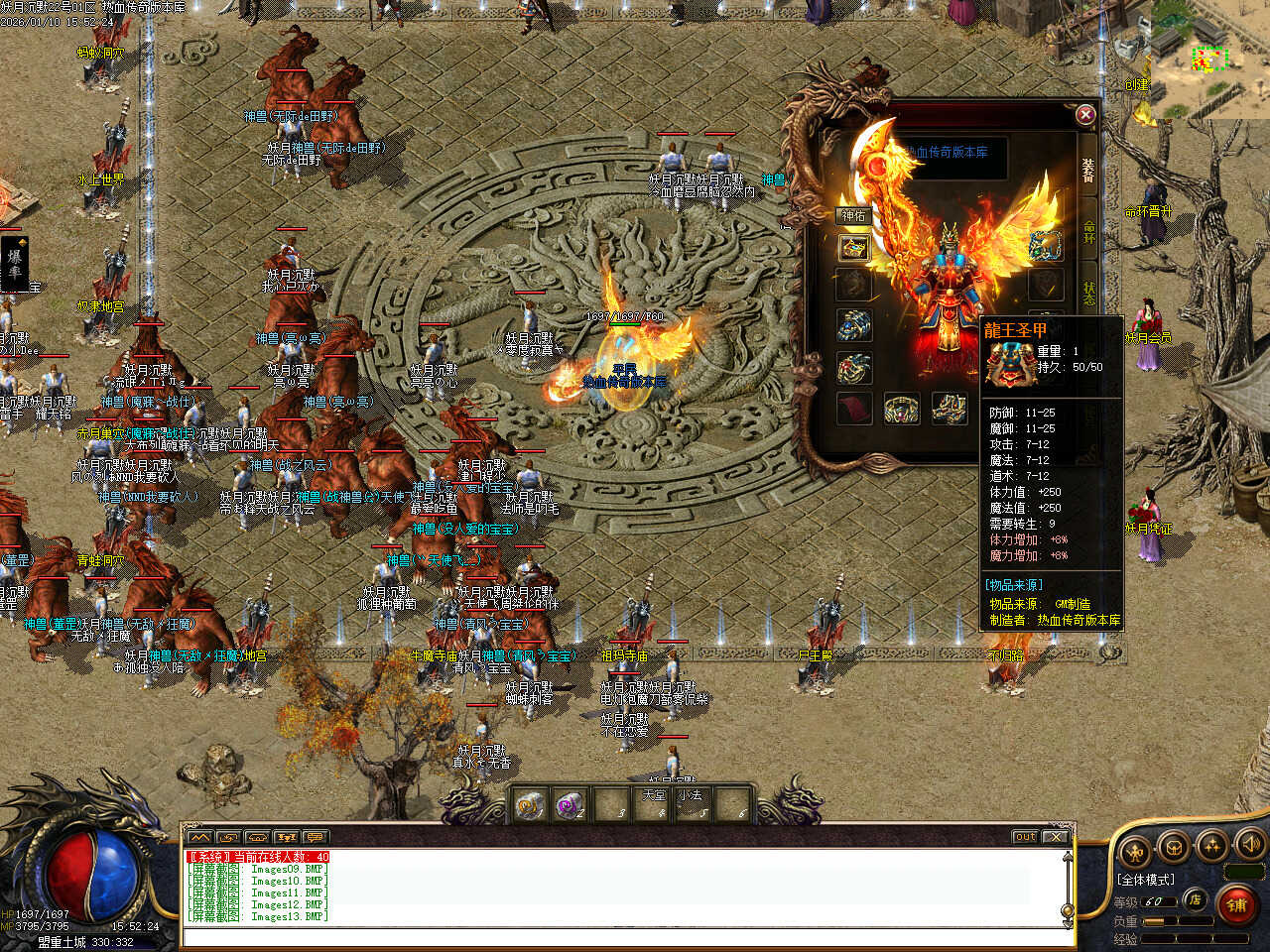
Task: Click the small round 店 button
Action: tap(1196, 899)
